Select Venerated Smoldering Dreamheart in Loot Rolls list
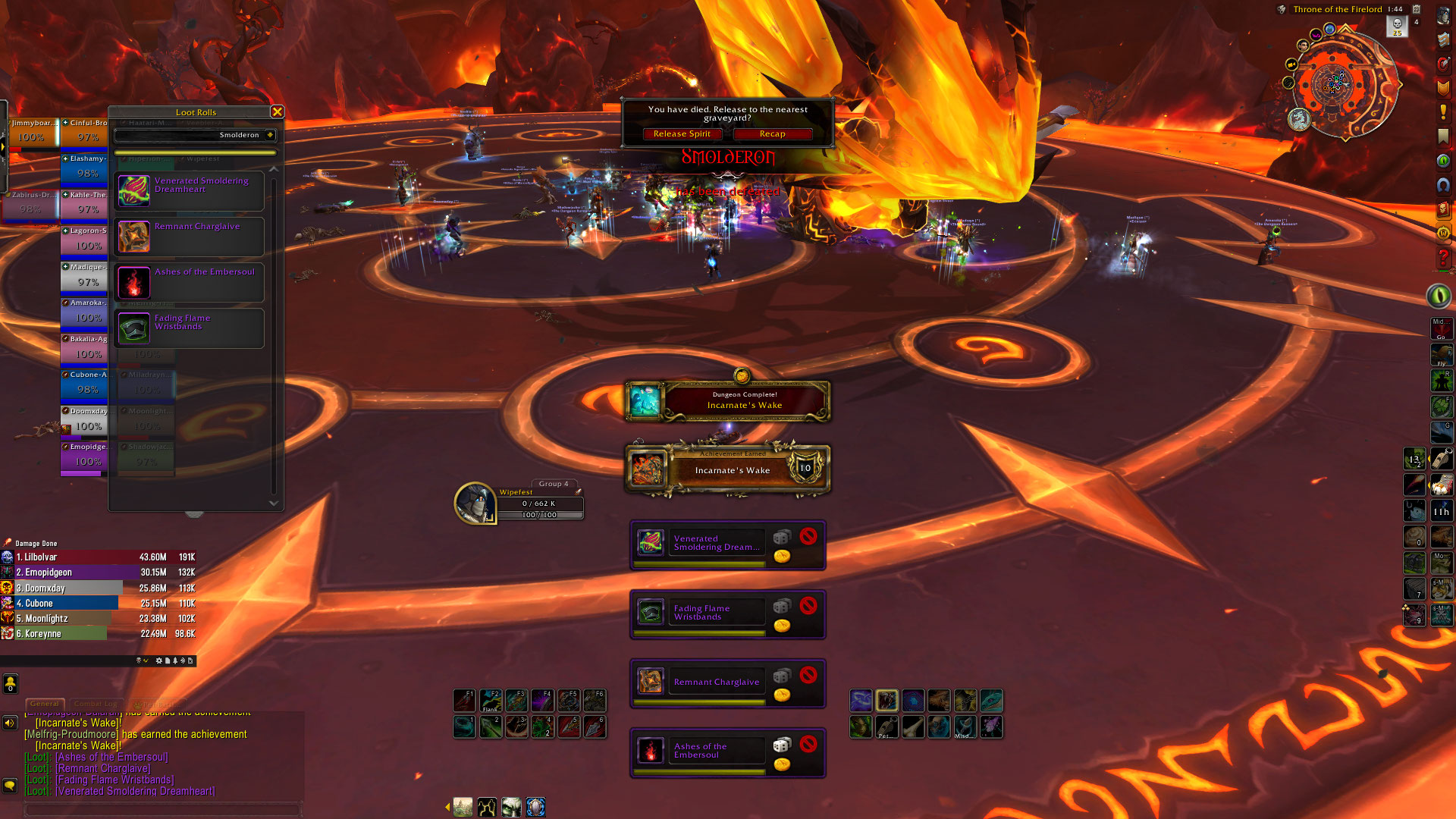 click(189, 191)
